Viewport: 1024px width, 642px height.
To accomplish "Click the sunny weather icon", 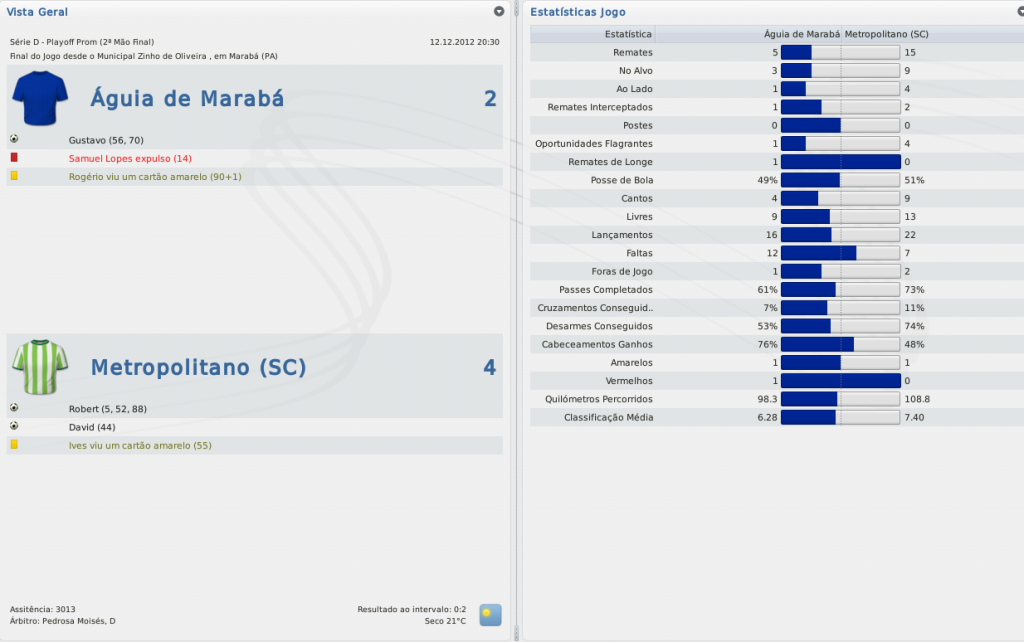I will pyautogui.click(x=490, y=614).
